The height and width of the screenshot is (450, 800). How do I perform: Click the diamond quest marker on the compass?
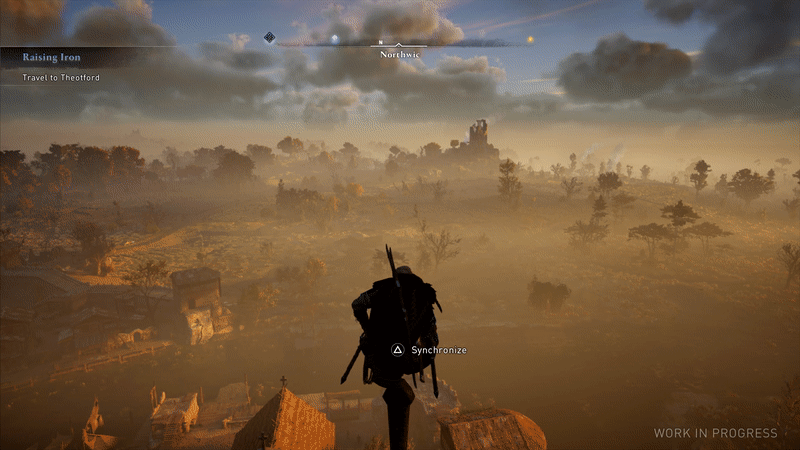(269, 38)
